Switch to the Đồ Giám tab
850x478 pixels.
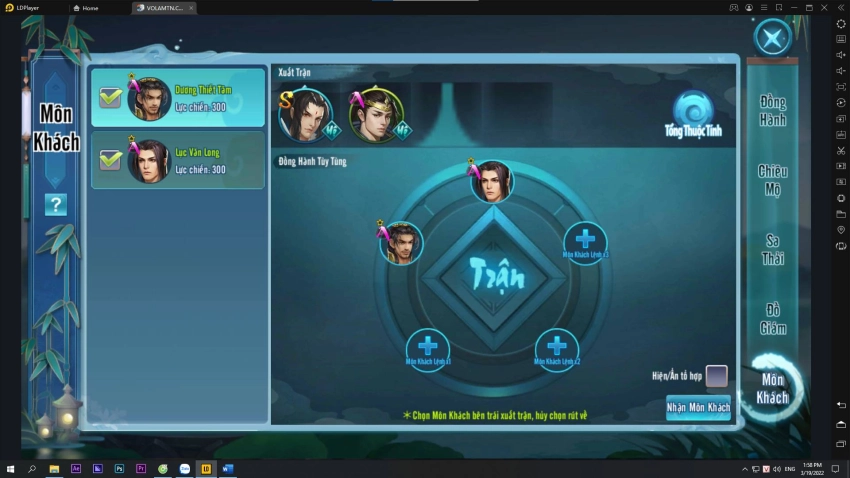(772, 318)
